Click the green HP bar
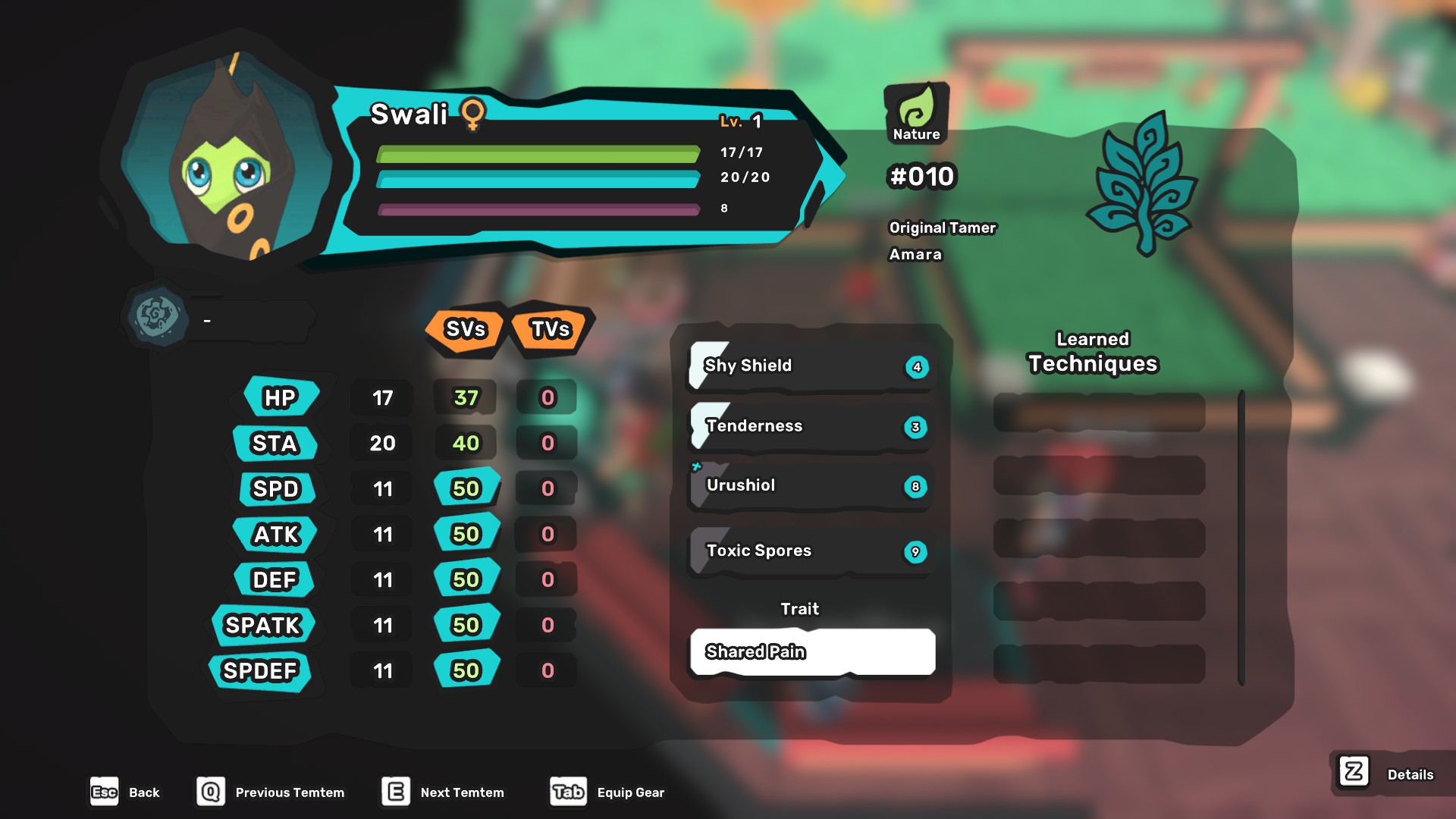Viewport: 1456px width, 819px height. click(538, 154)
